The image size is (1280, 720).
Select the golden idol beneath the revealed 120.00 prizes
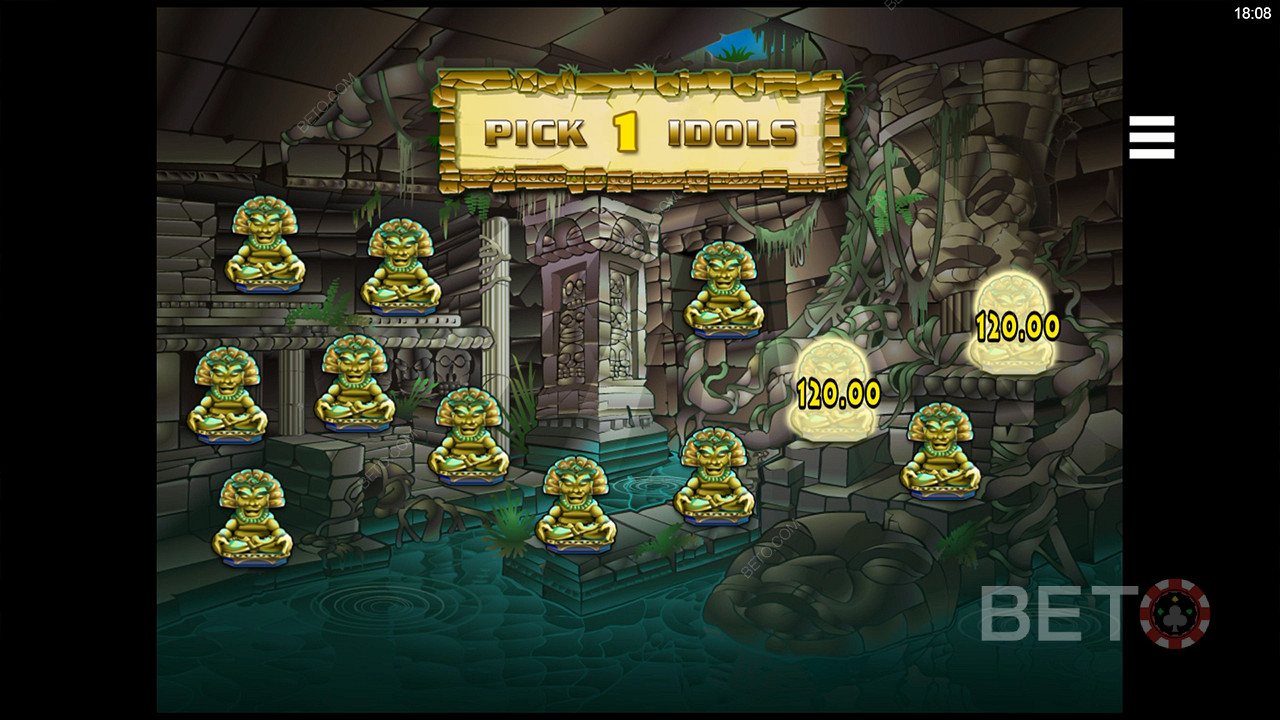(x=939, y=450)
